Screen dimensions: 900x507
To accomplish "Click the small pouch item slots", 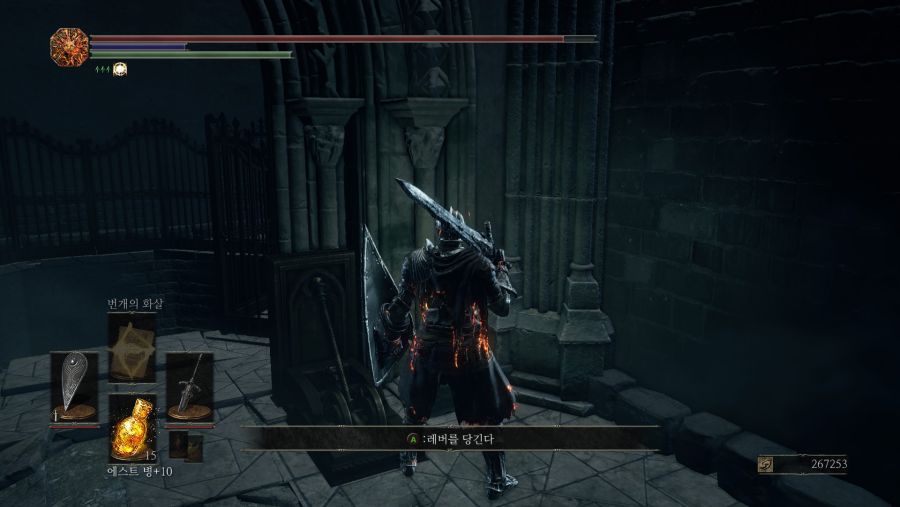I will tap(186, 446).
